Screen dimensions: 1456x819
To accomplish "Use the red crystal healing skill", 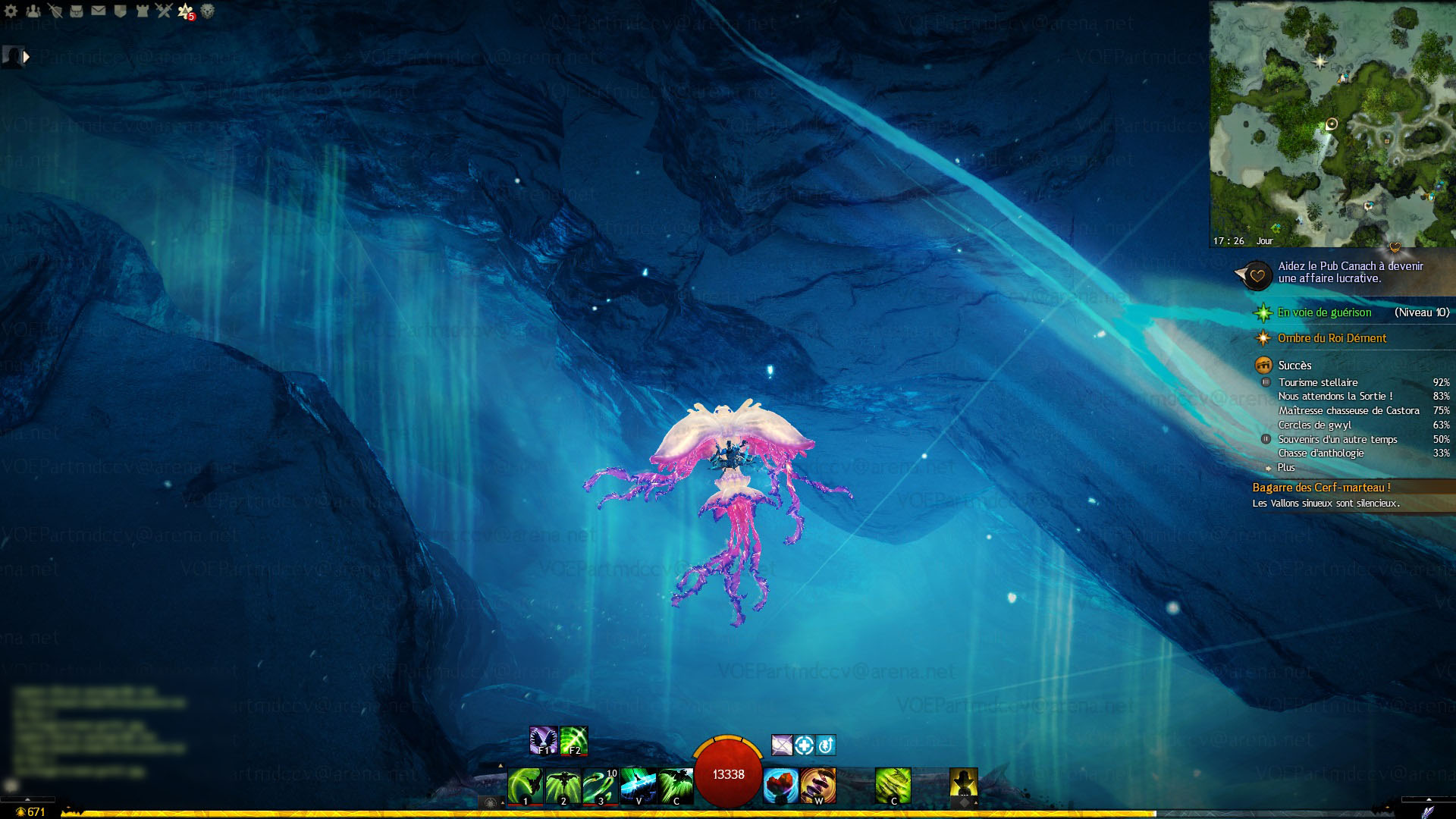I will [x=780, y=786].
